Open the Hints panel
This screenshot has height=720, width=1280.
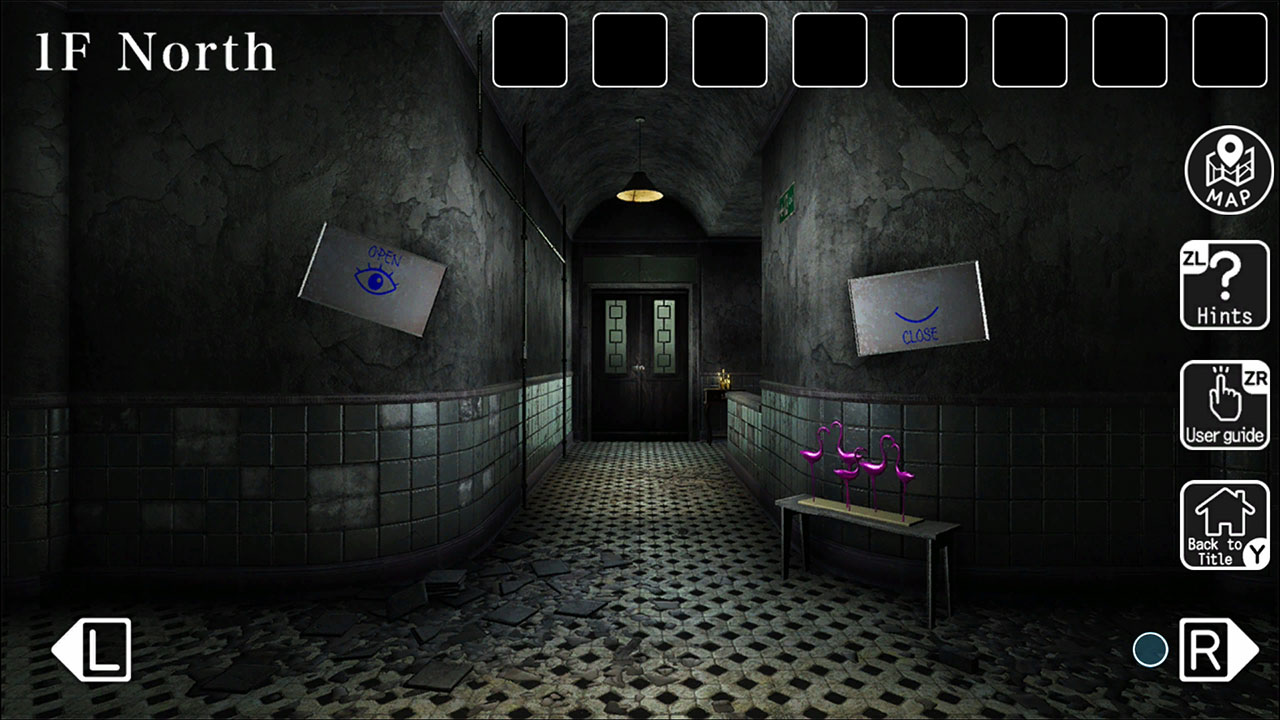(x=1225, y=286)
